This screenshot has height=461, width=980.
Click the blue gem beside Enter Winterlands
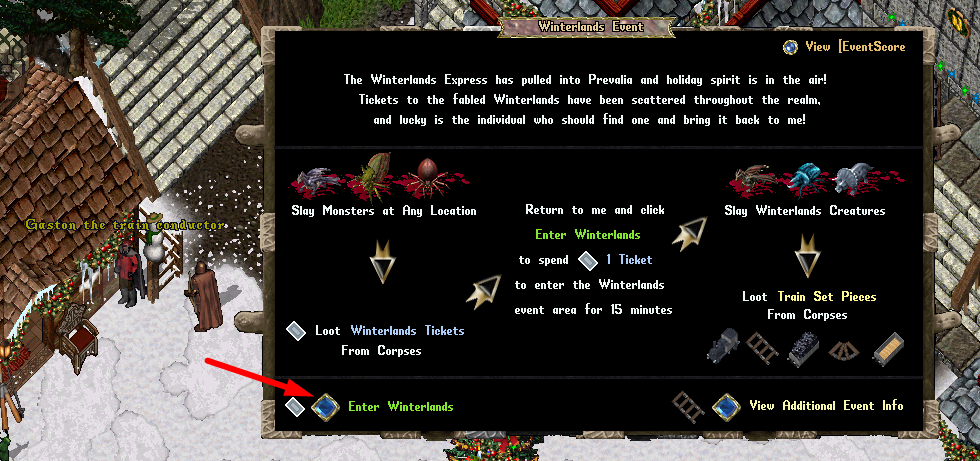325,407
